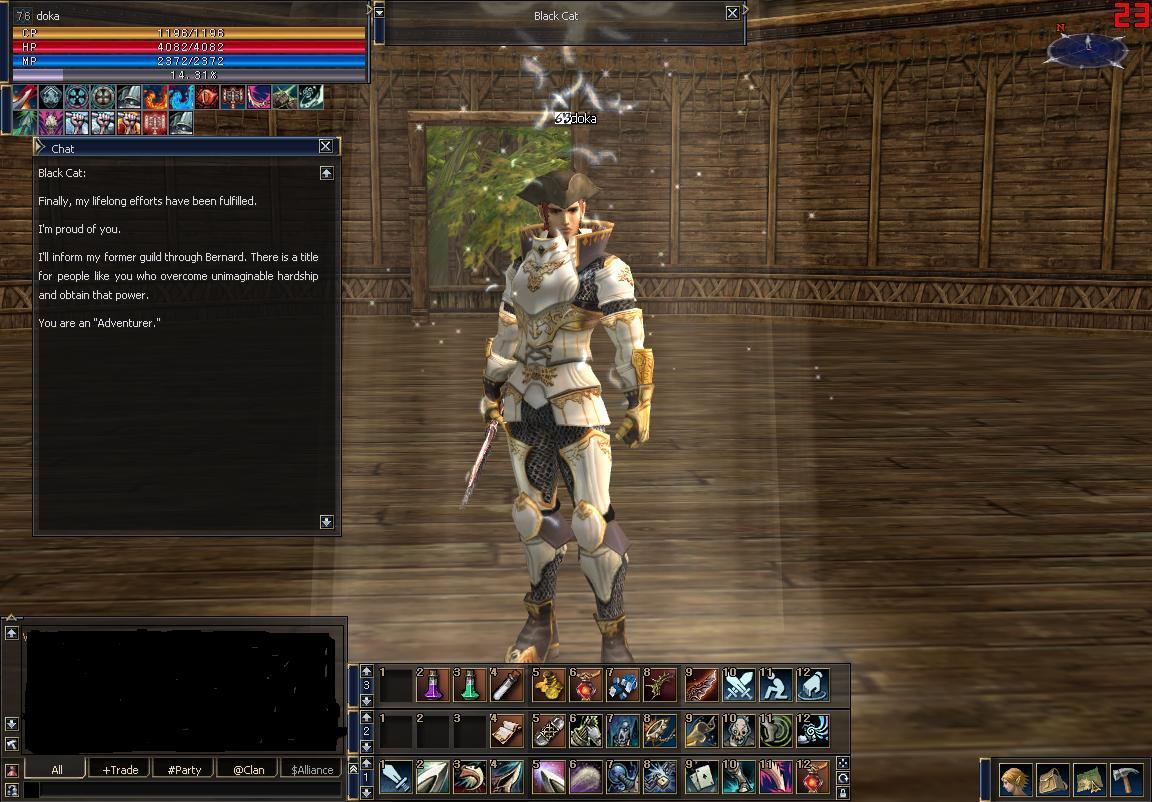Image resolution: width=1152 pixels, height=802 pixels.
Task: Open the map icon in the menu bar
Action: tap(1089, 778)
